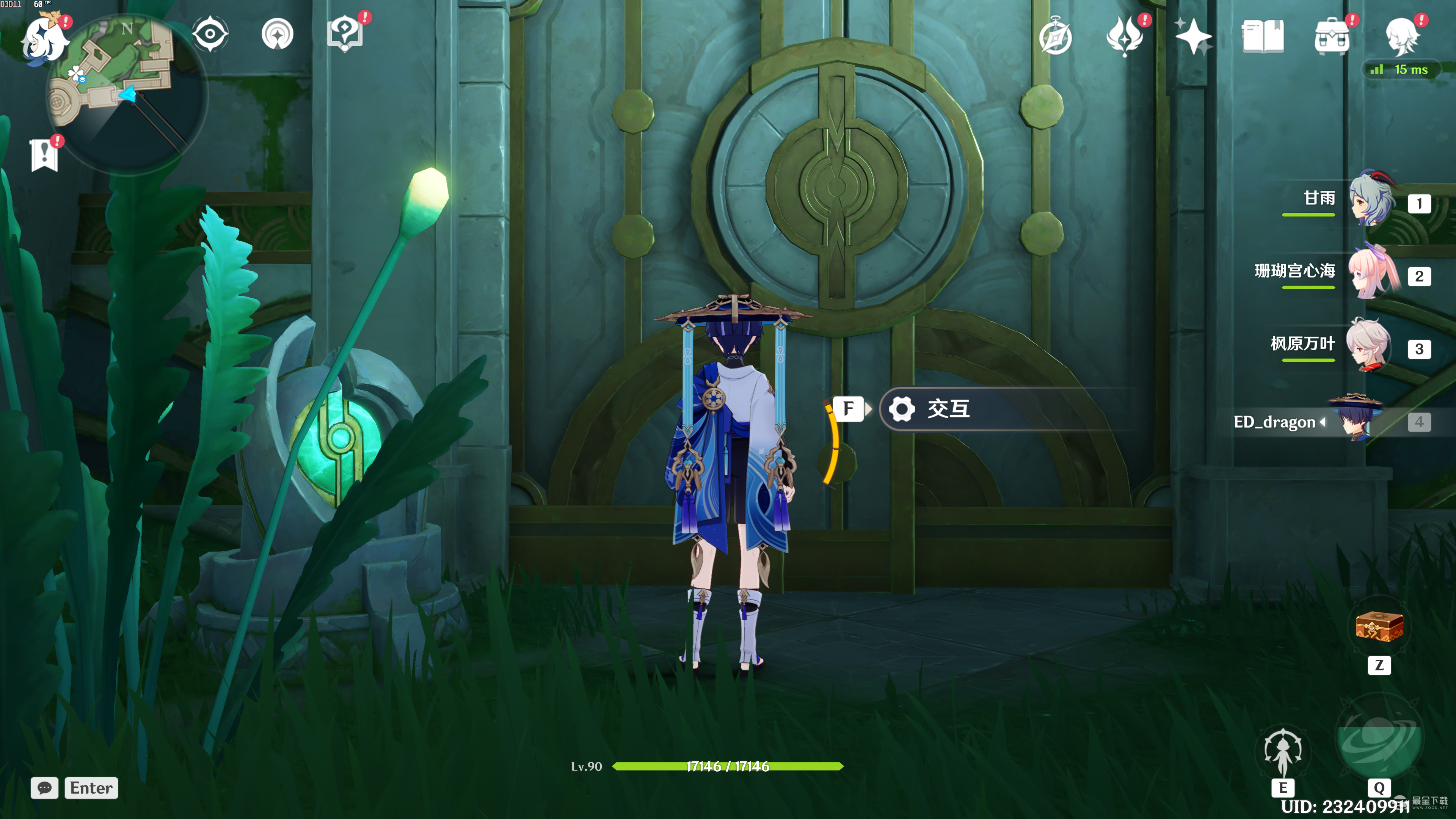1456x819 pixels.
Task: Select the ED_dragon party slot
Action: [x=1357, y=421]
